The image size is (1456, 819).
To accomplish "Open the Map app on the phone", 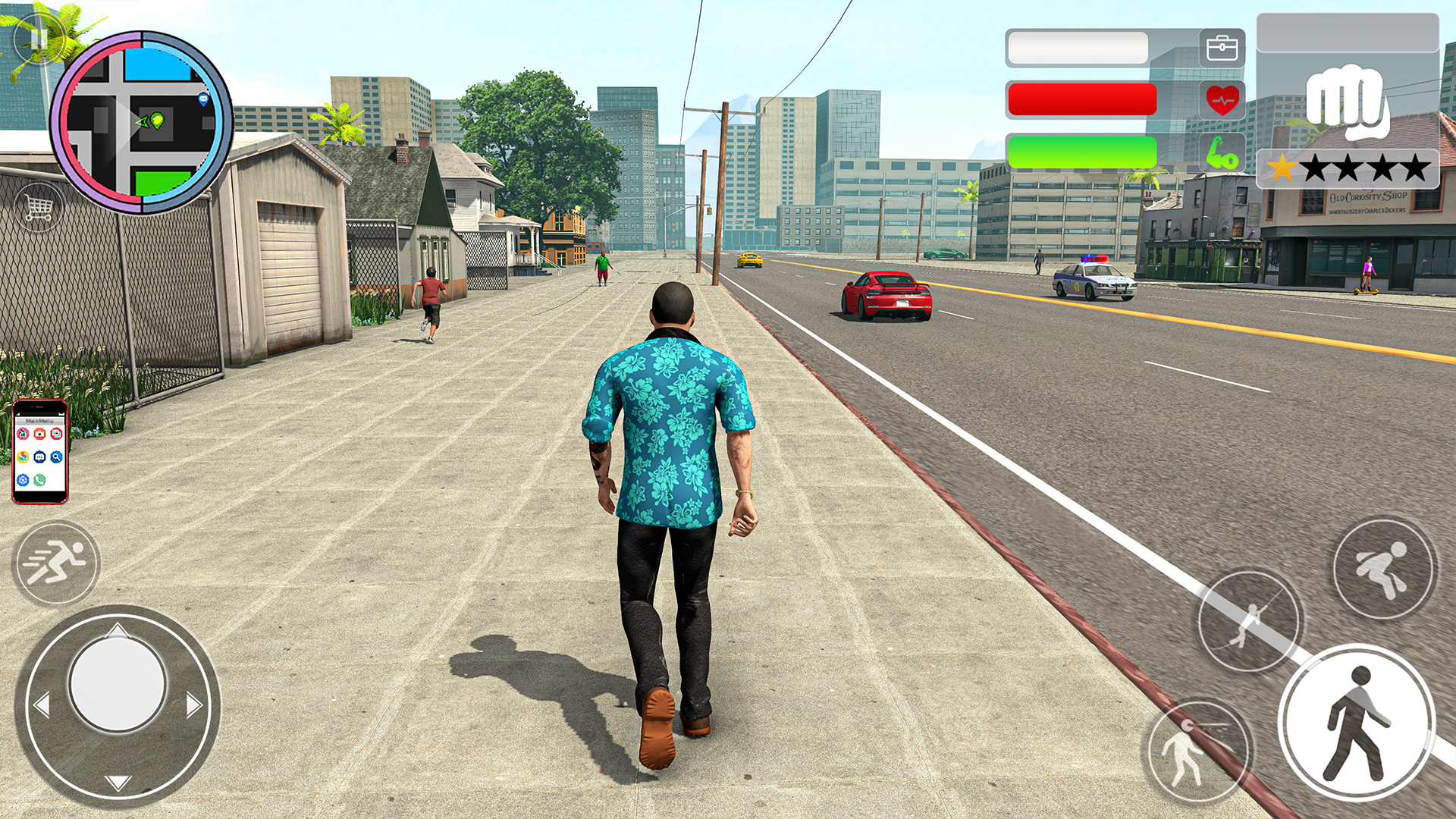I will click(x=23, y=456).
